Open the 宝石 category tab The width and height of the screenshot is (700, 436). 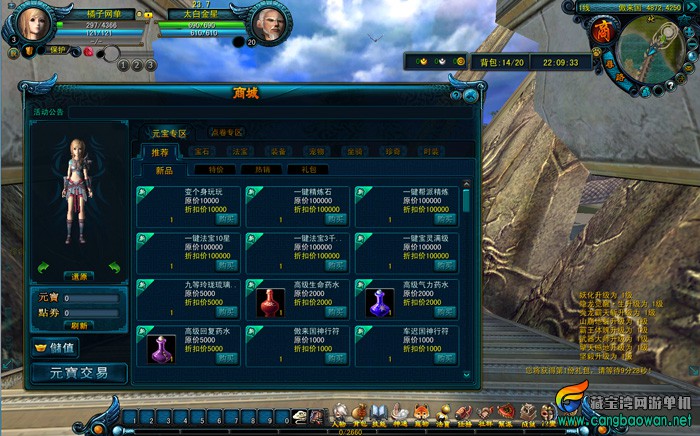click(x=202, y=151)
